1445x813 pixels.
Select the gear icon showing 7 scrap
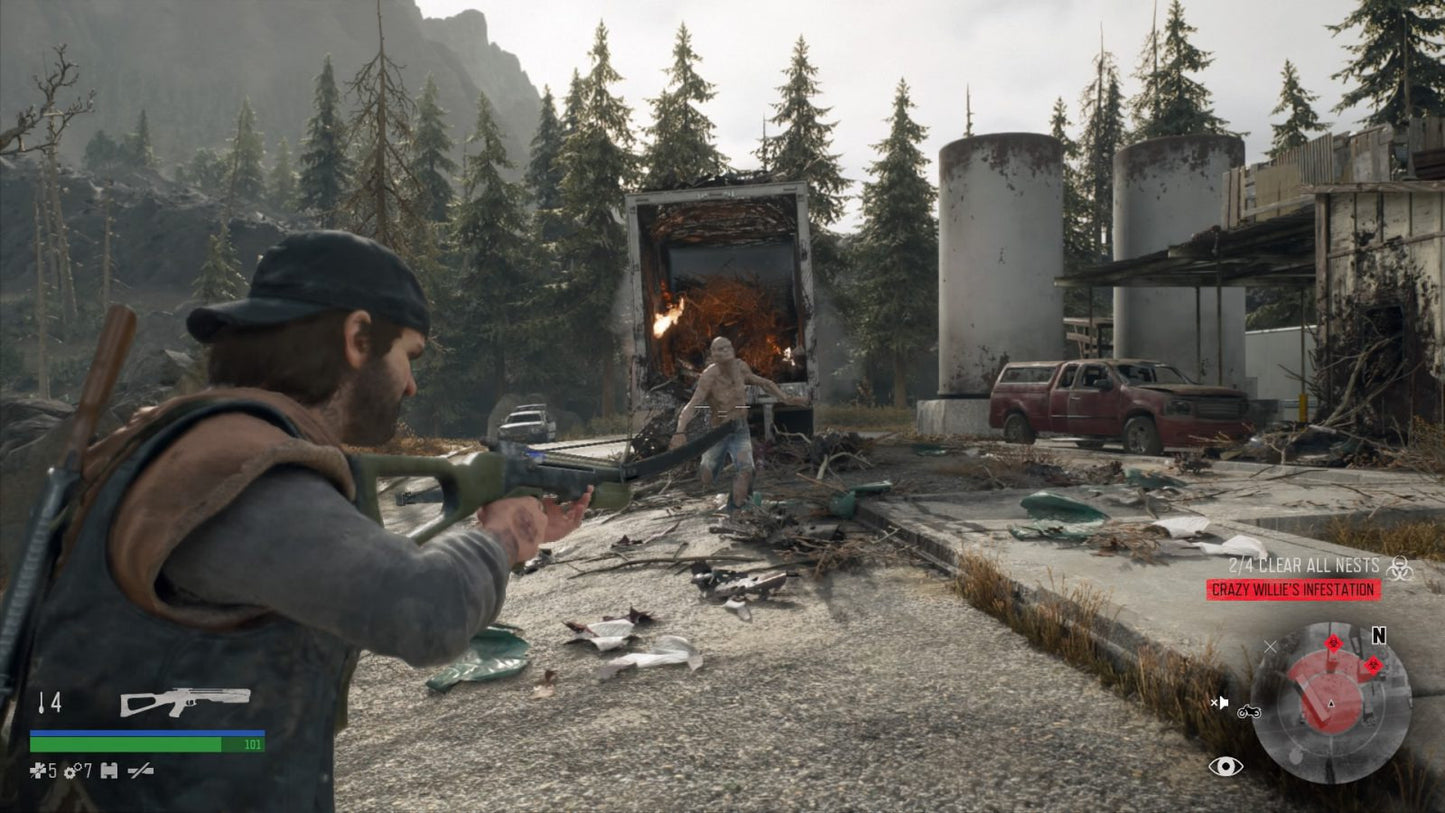coord(71,770)
